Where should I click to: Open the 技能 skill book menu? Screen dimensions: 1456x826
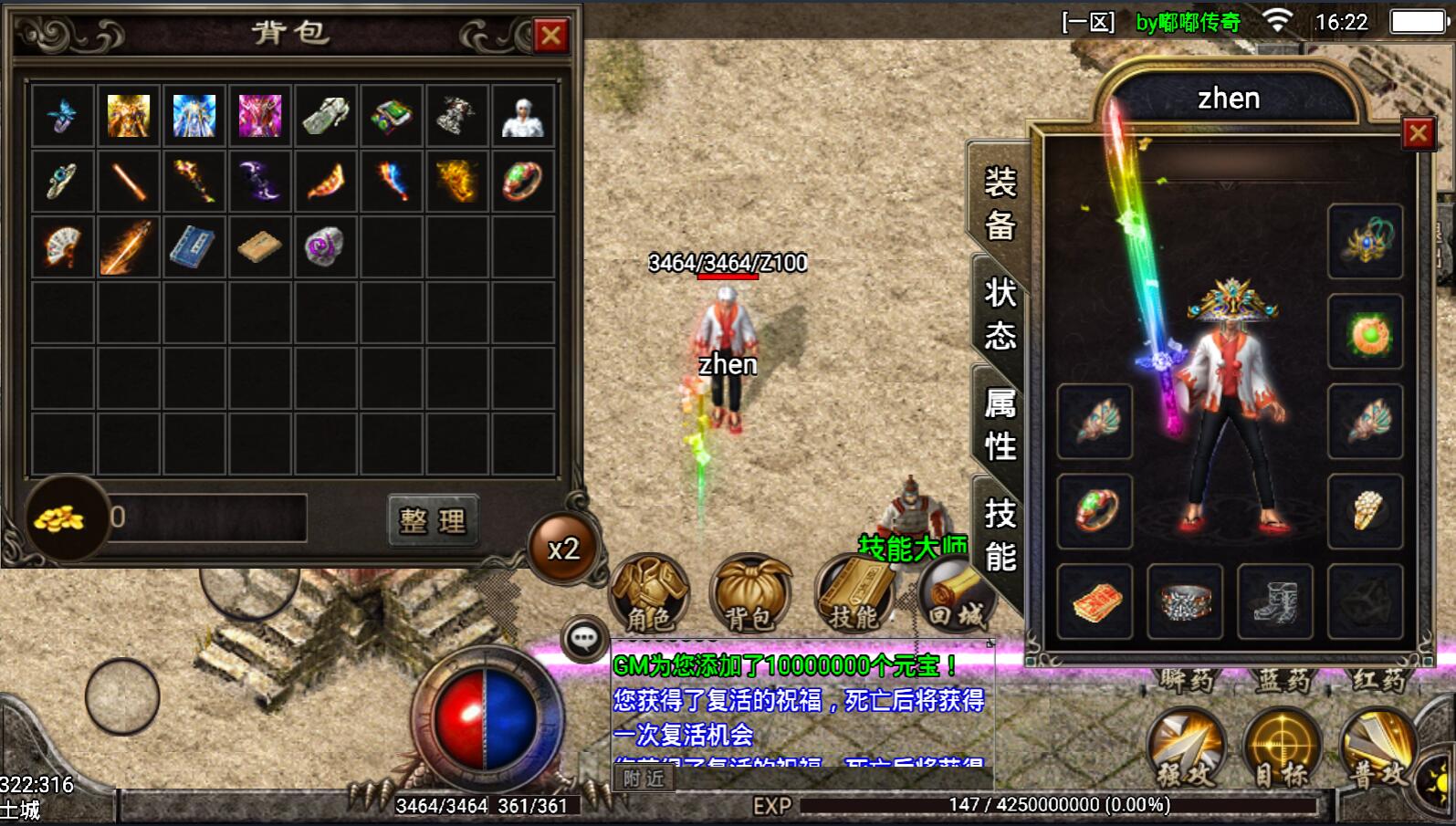(854, 593)
